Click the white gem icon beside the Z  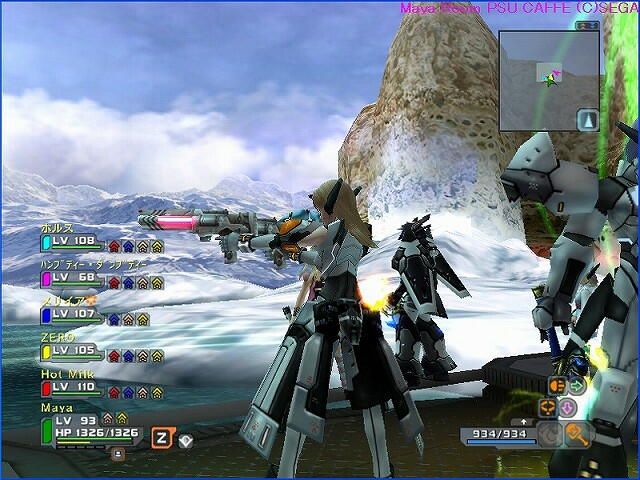185,438
